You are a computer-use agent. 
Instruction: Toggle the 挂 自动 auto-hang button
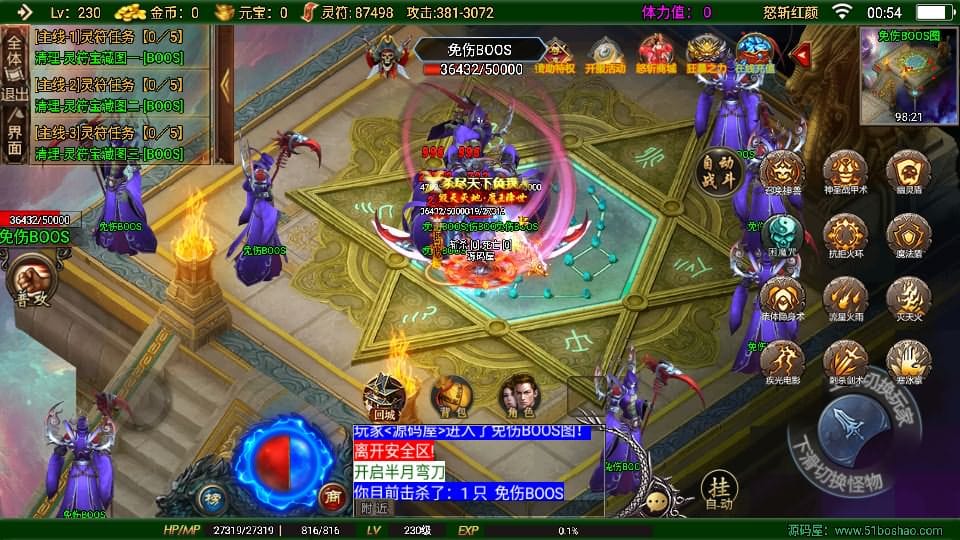pyautogui.click(x=718, y=491)
